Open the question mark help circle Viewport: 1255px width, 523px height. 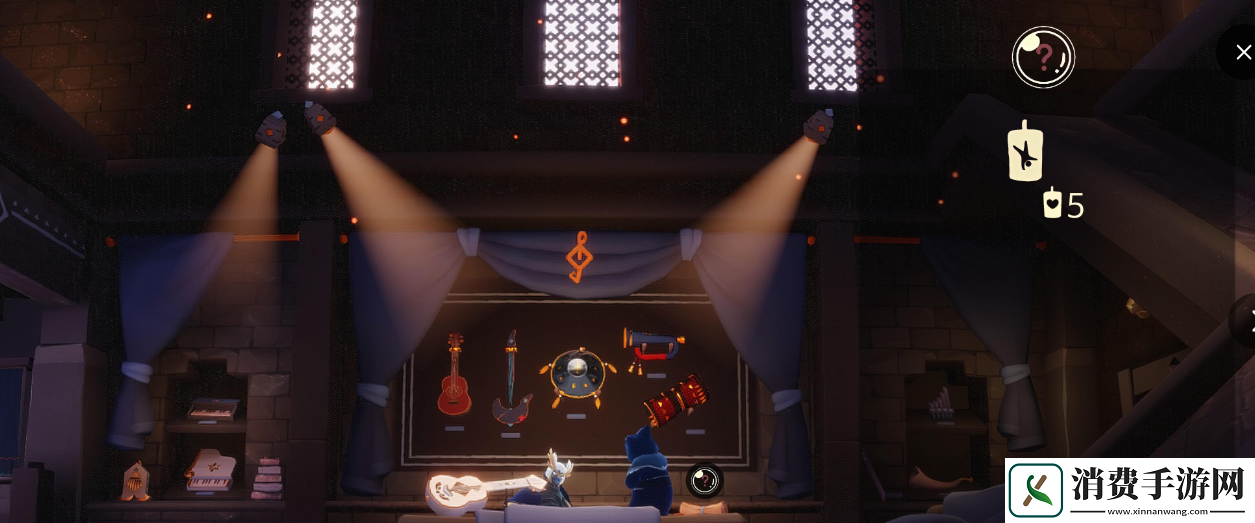pos(1043,57)
